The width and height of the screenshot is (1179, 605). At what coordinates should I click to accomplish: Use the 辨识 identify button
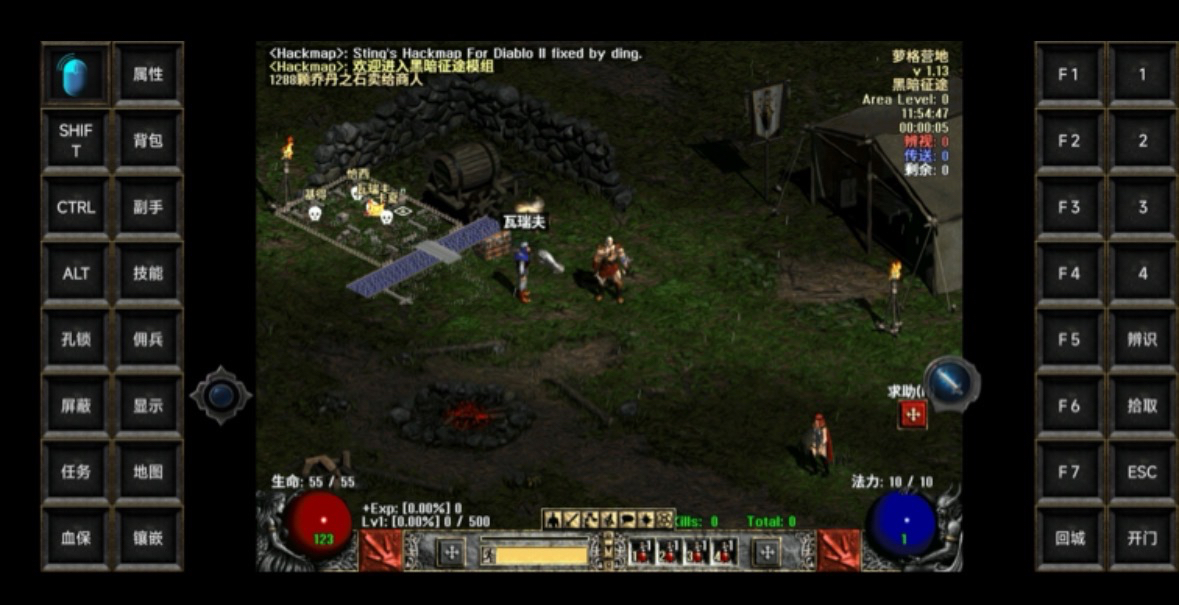tap(1142, 339)
